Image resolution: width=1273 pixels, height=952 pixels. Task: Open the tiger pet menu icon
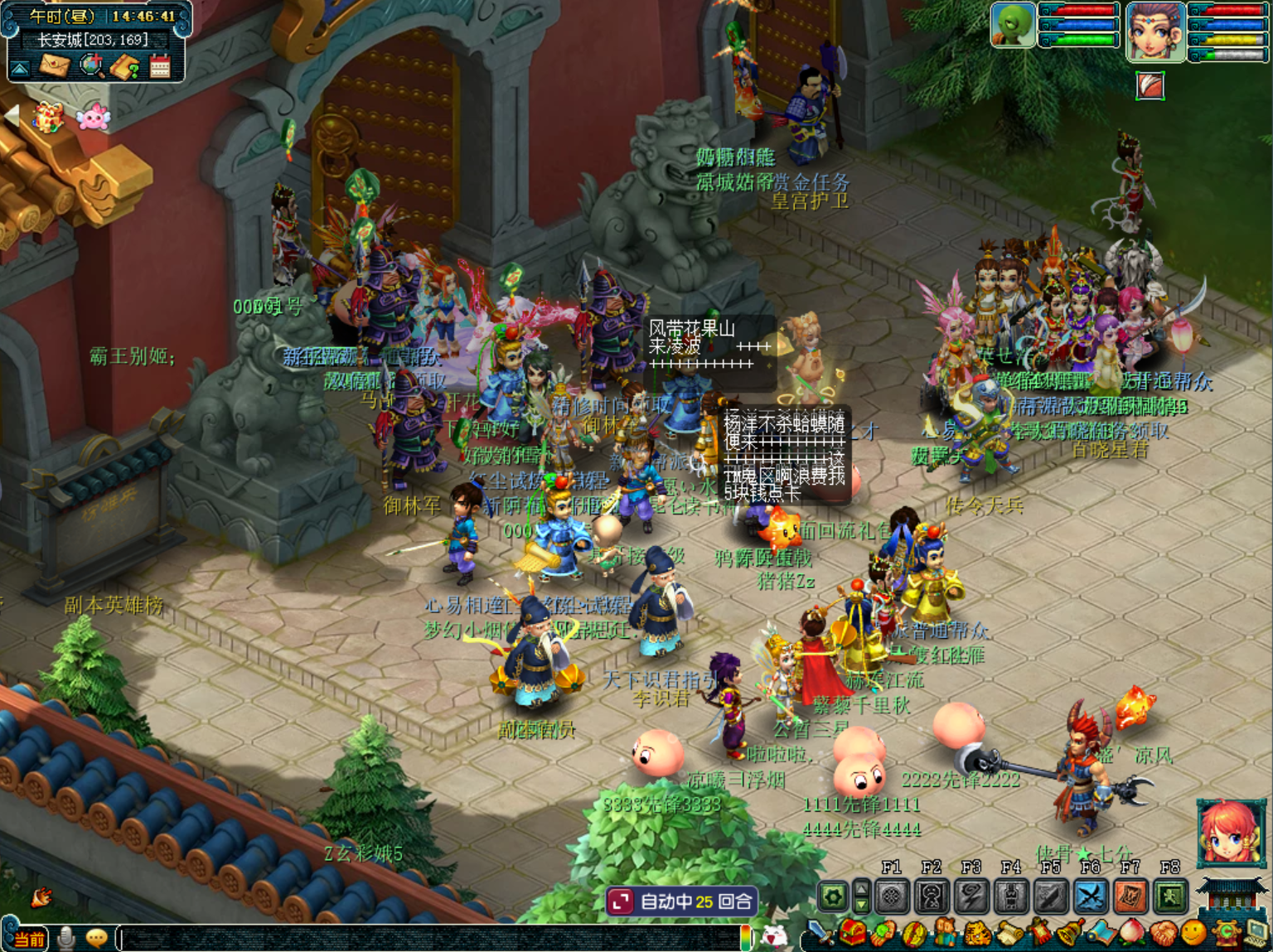point(977,935)
